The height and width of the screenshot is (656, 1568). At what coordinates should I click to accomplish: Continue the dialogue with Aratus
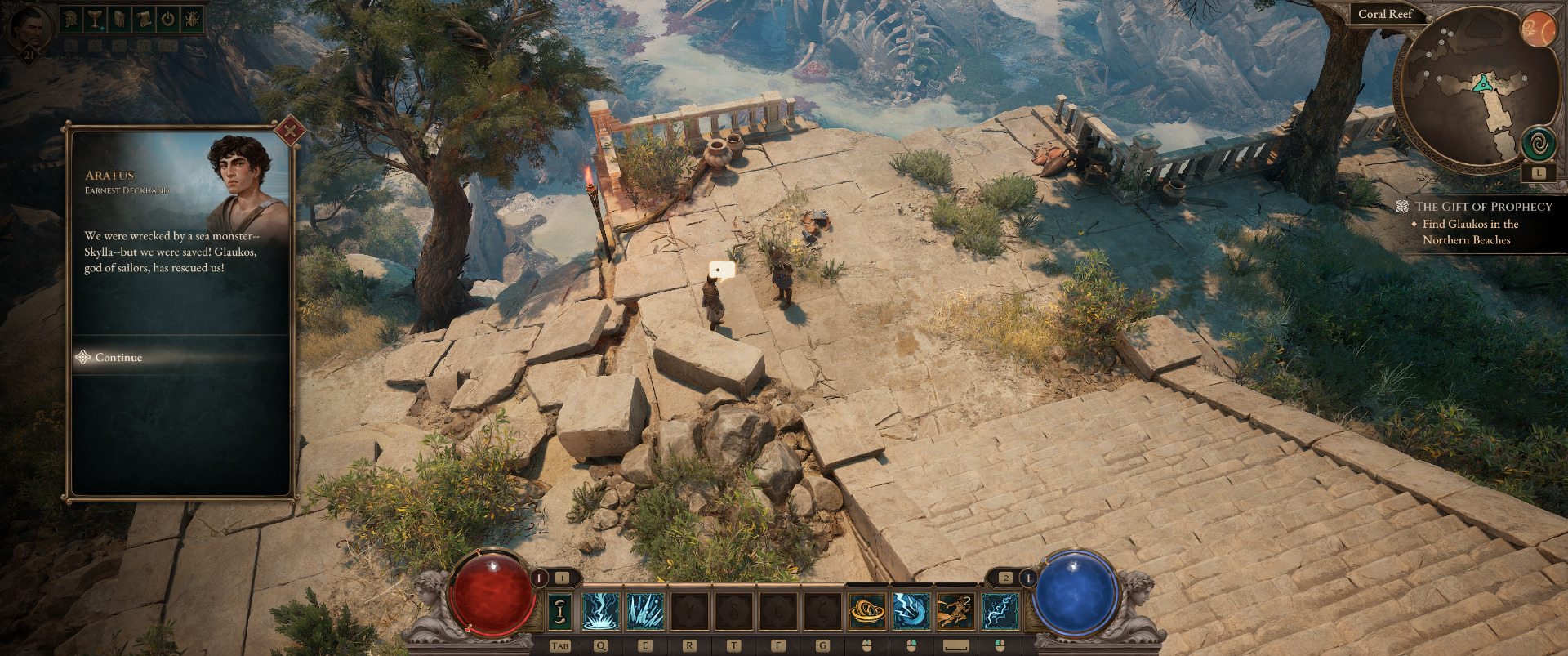(x=118, y=357)
